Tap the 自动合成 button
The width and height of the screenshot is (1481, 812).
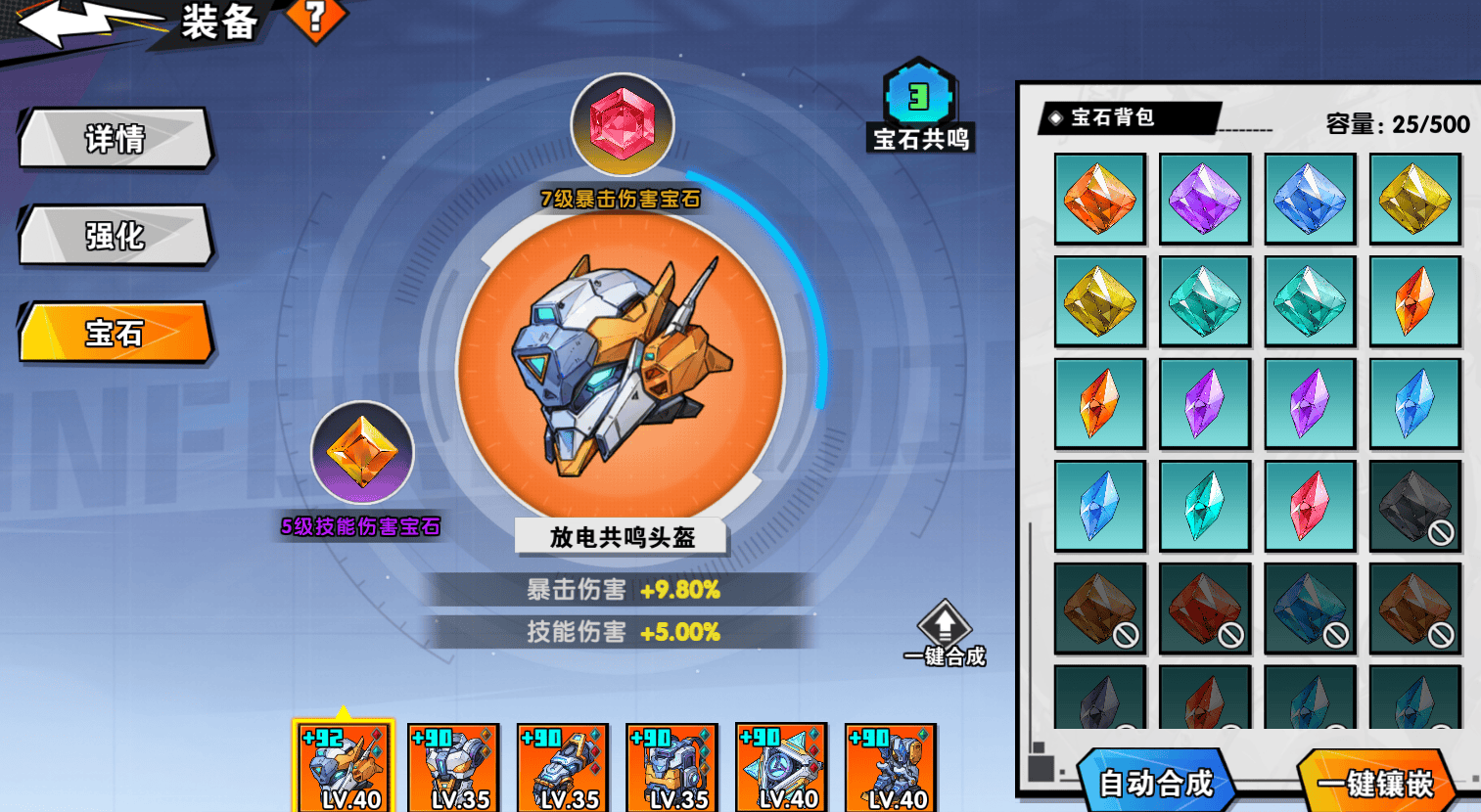coord(1155,781)
